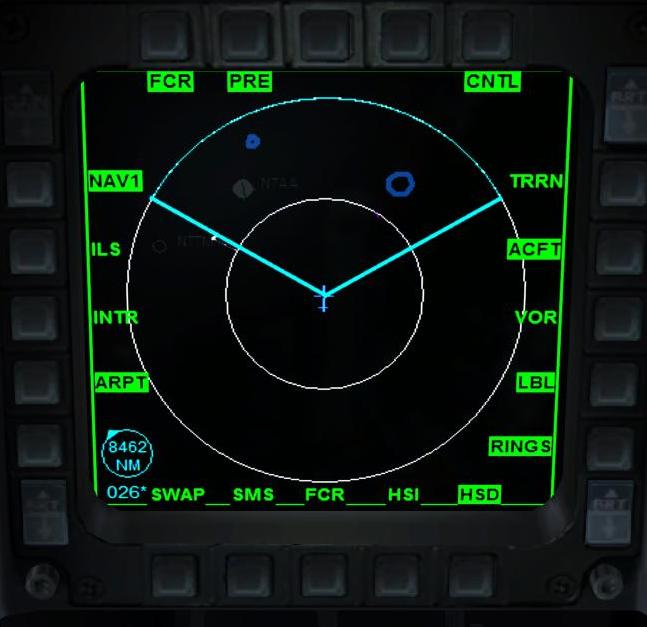Toggle the ARPT airports overlay
The width and height of the screenshot is (647, 627).
coord(121,382)
